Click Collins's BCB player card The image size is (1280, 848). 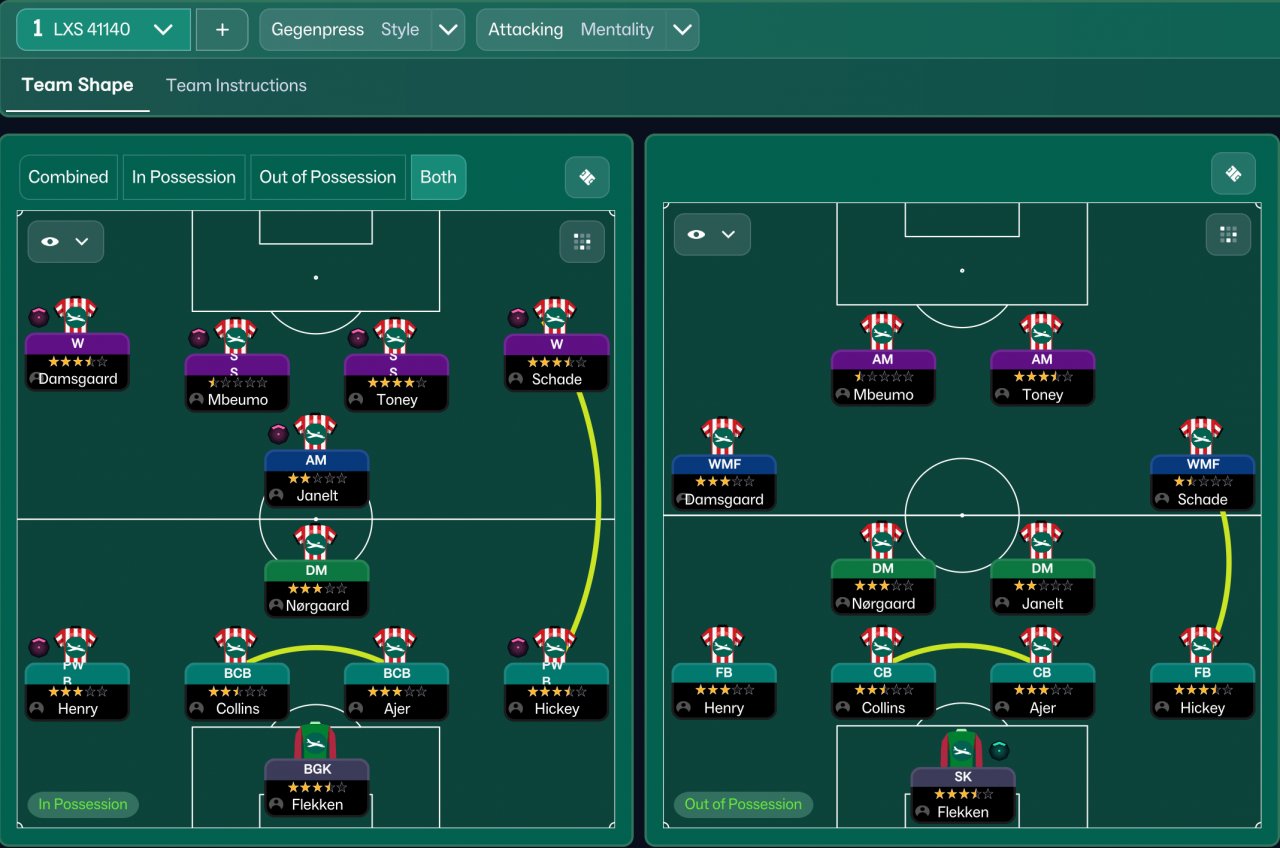pyautogui.click(x=237, y=691)
